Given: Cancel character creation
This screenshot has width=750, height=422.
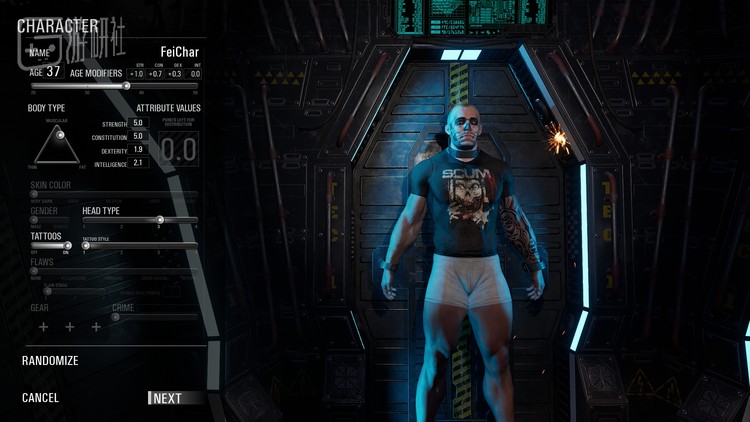Looking at the screenshot, I should [x=41, y=398].
